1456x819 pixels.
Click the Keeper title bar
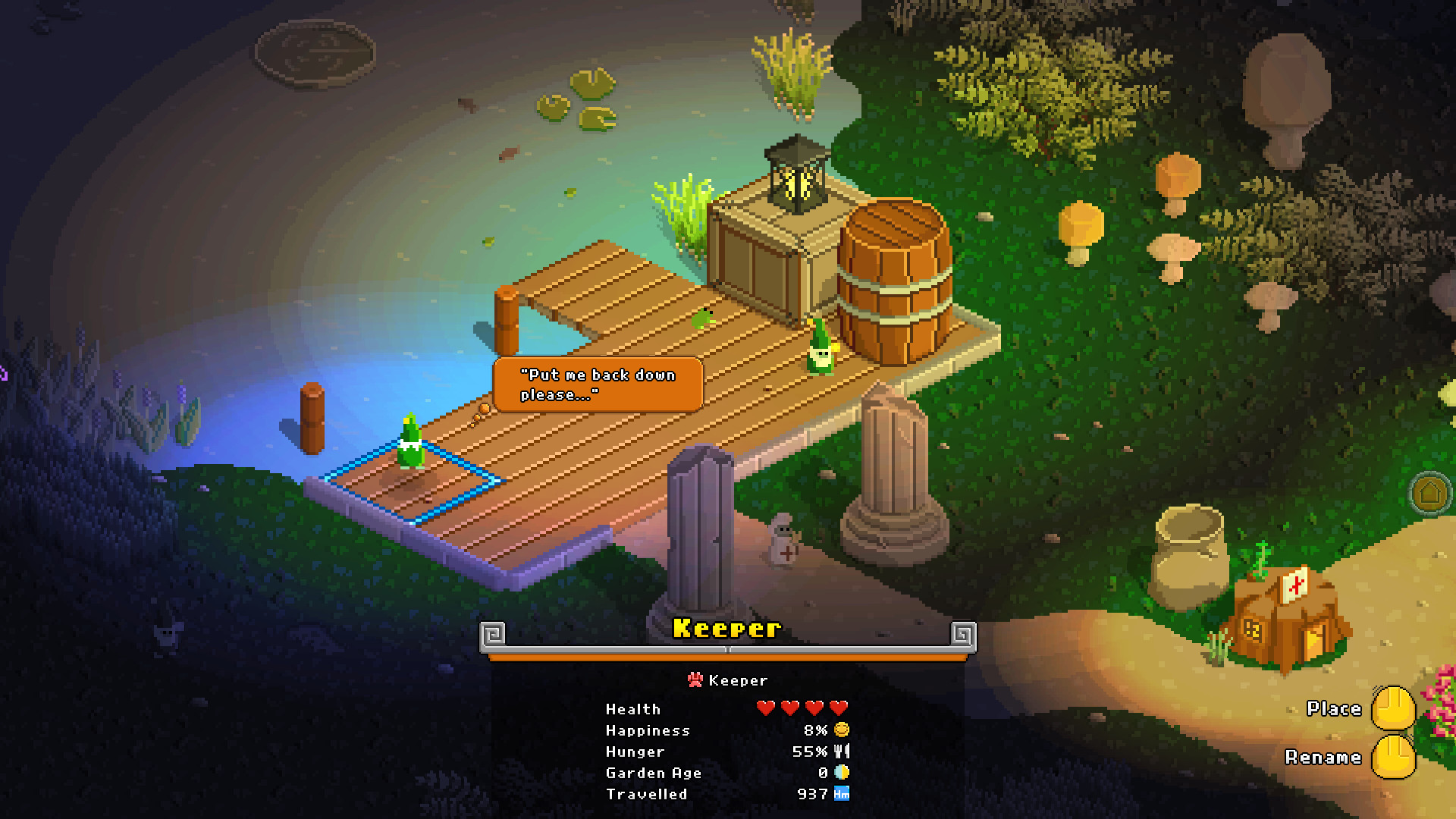click(726, 628)
